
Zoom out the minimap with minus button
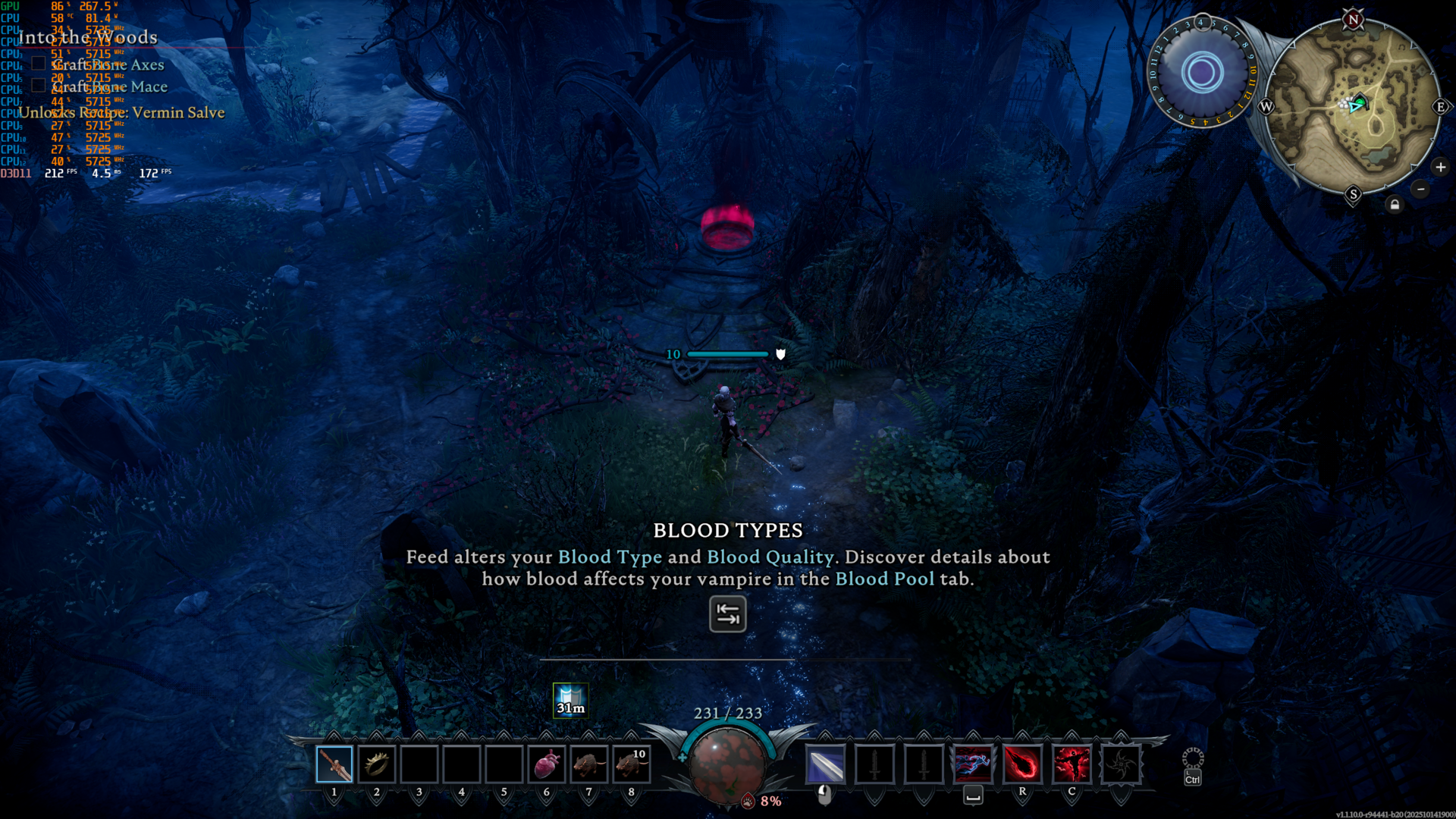[1421, 189]
